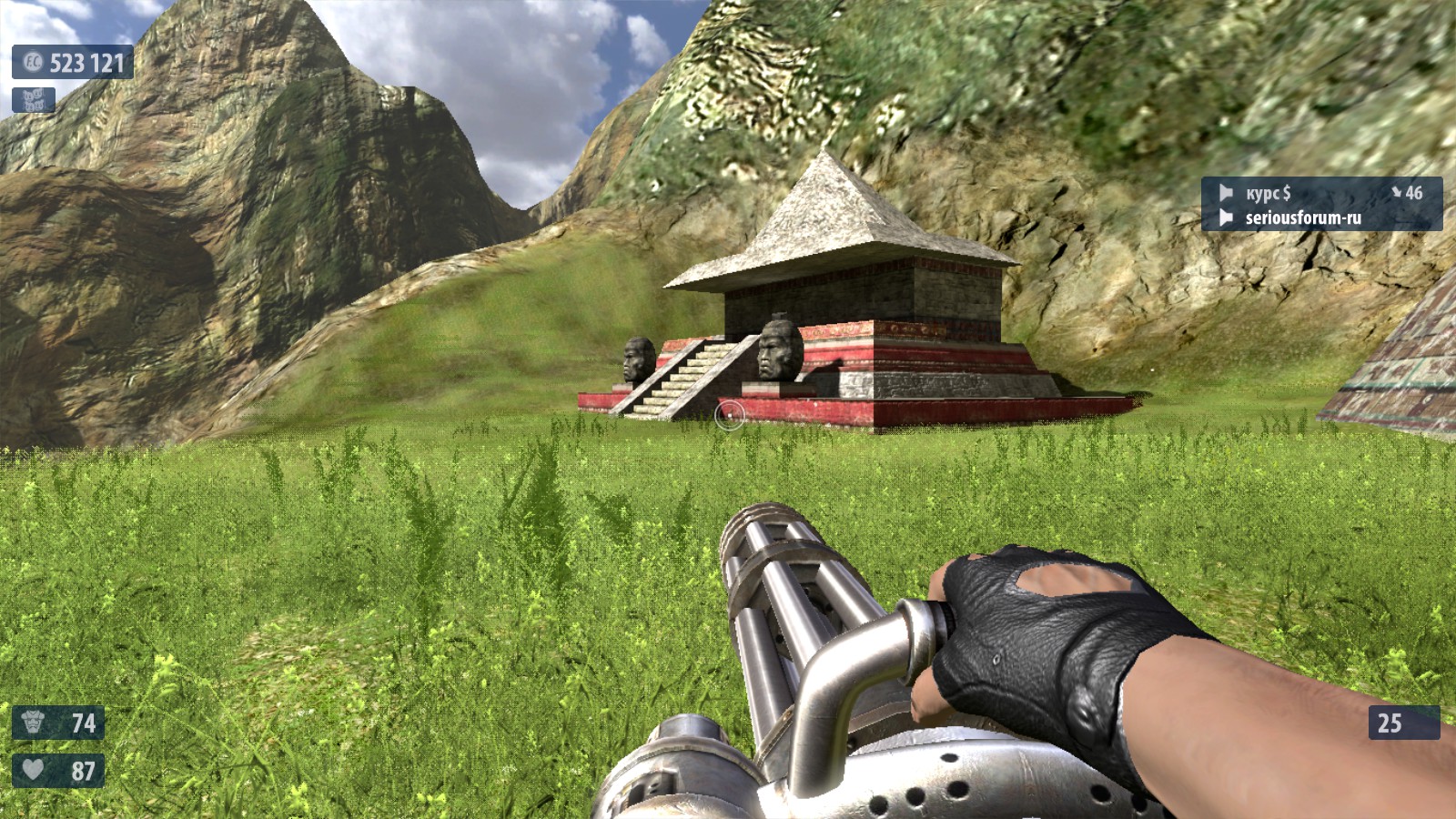Click the four-faces icon under the score
The width and height of the screenshot is (1456, 819).
click(x=34, y=100)
